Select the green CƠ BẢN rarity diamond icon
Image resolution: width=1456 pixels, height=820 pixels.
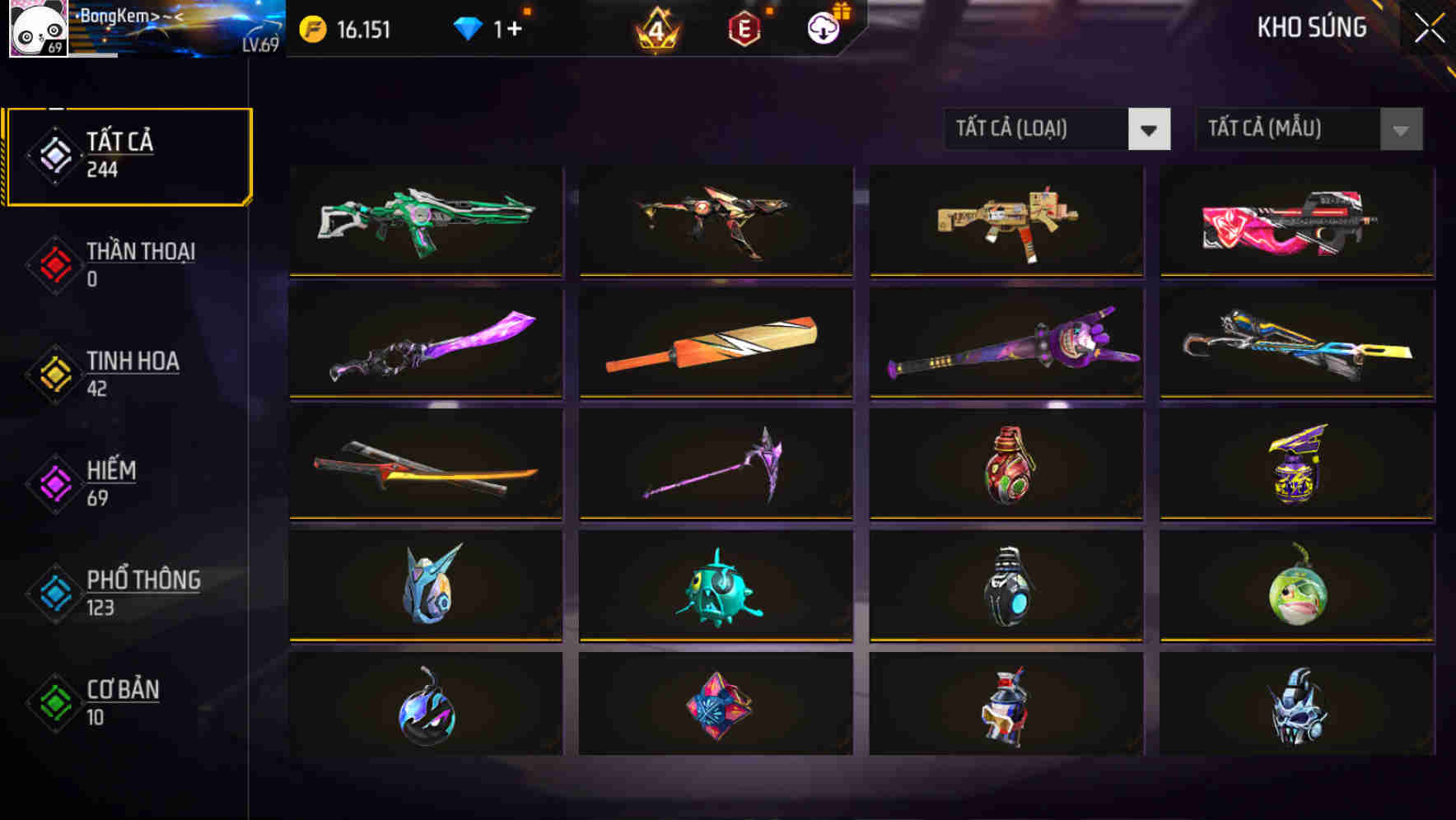coord(53,703)
